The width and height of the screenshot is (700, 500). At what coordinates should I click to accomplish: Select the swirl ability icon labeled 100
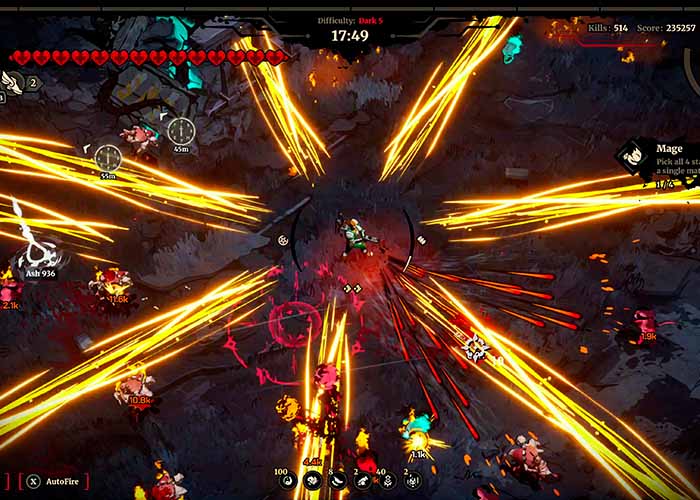[x=286, y=481]
